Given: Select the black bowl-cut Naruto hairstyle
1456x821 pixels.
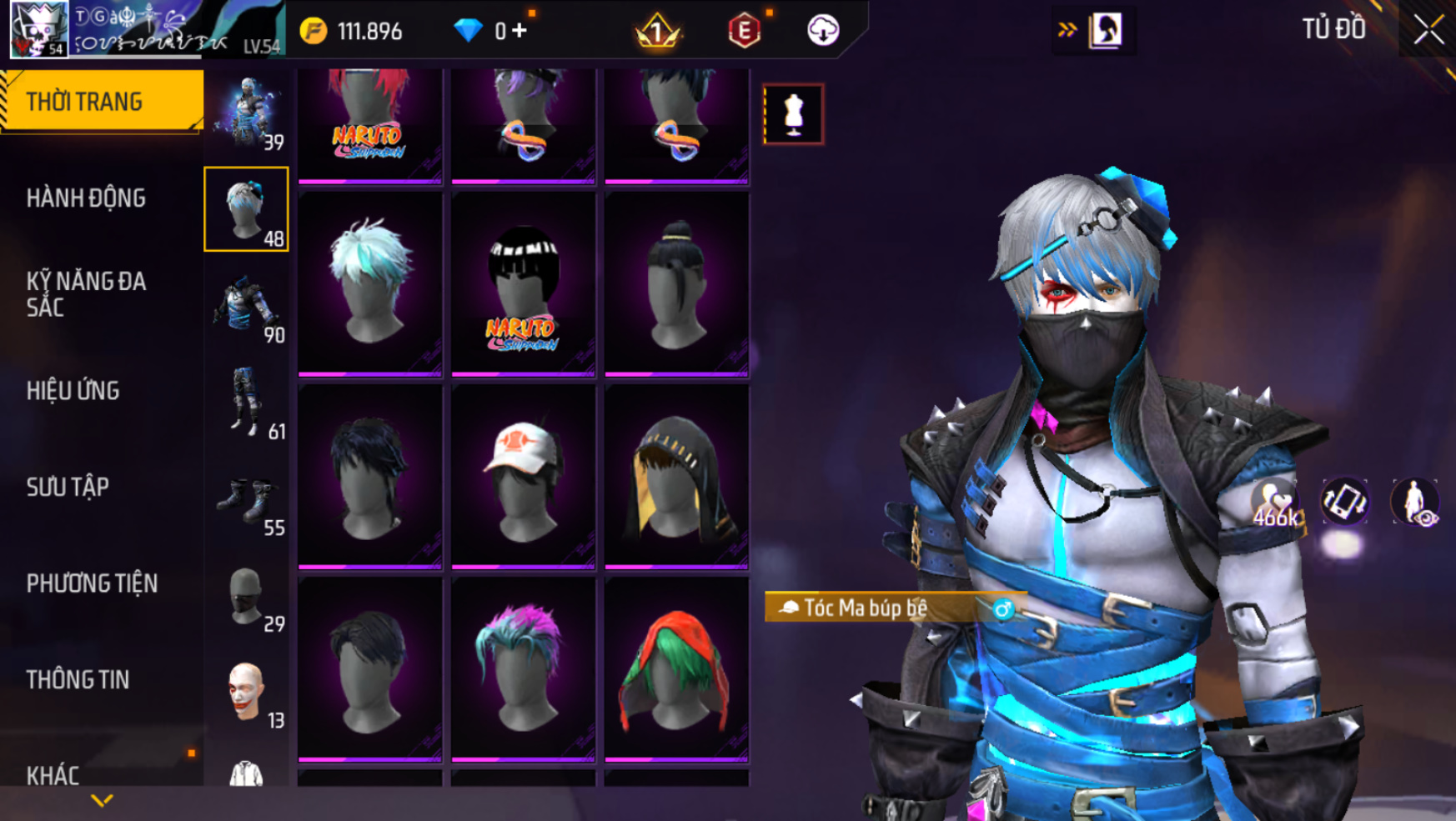Looking at the screenshot, I should click(523, 283).
